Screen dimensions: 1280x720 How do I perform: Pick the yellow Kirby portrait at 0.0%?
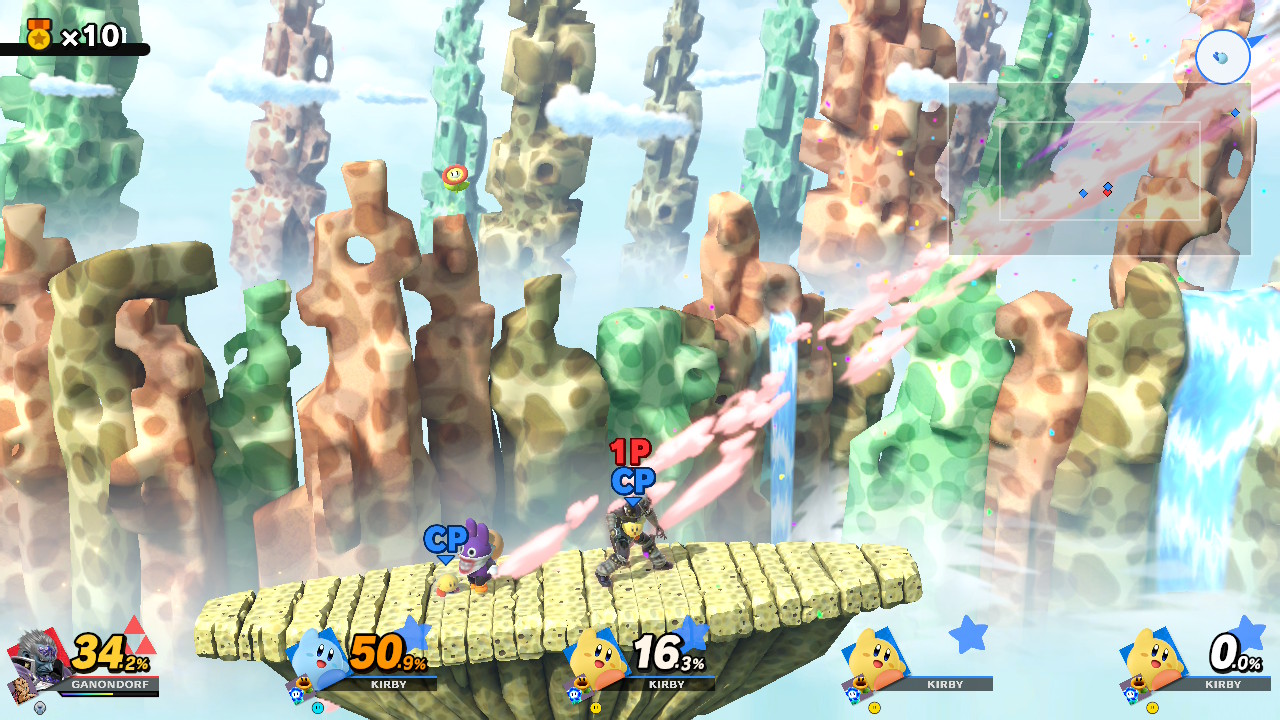tap(1155, 659)
